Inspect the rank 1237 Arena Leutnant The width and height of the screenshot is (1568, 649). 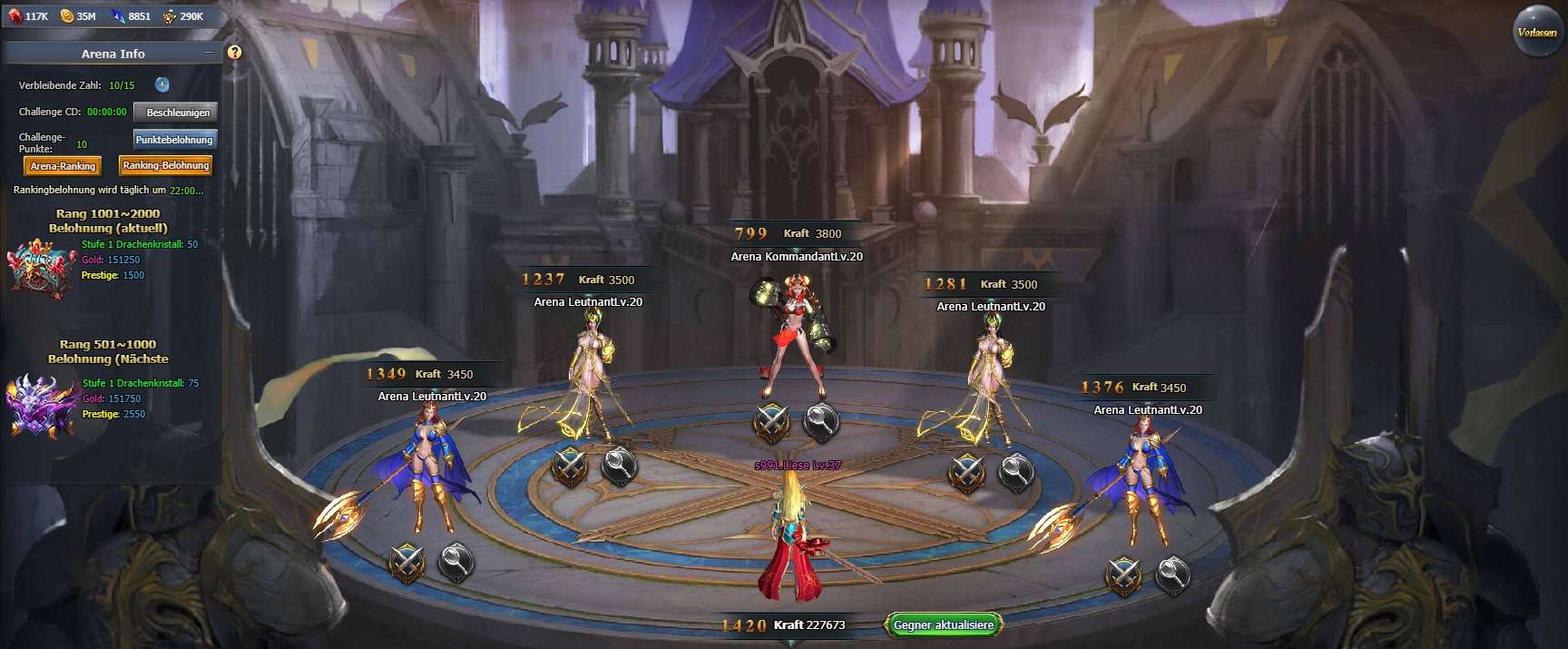coord(619,466)
